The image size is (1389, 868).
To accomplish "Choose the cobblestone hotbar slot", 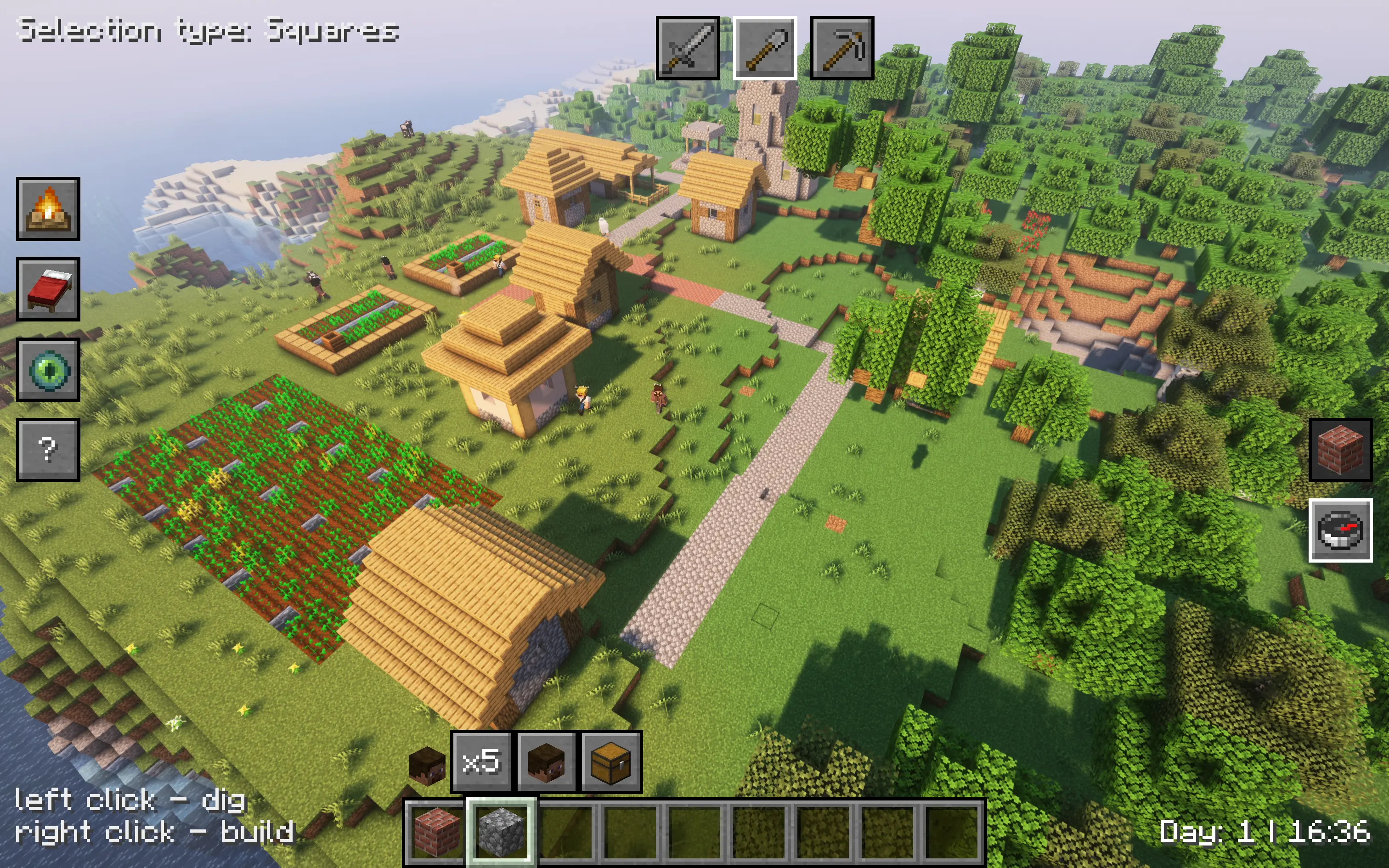I will (502, 831).
